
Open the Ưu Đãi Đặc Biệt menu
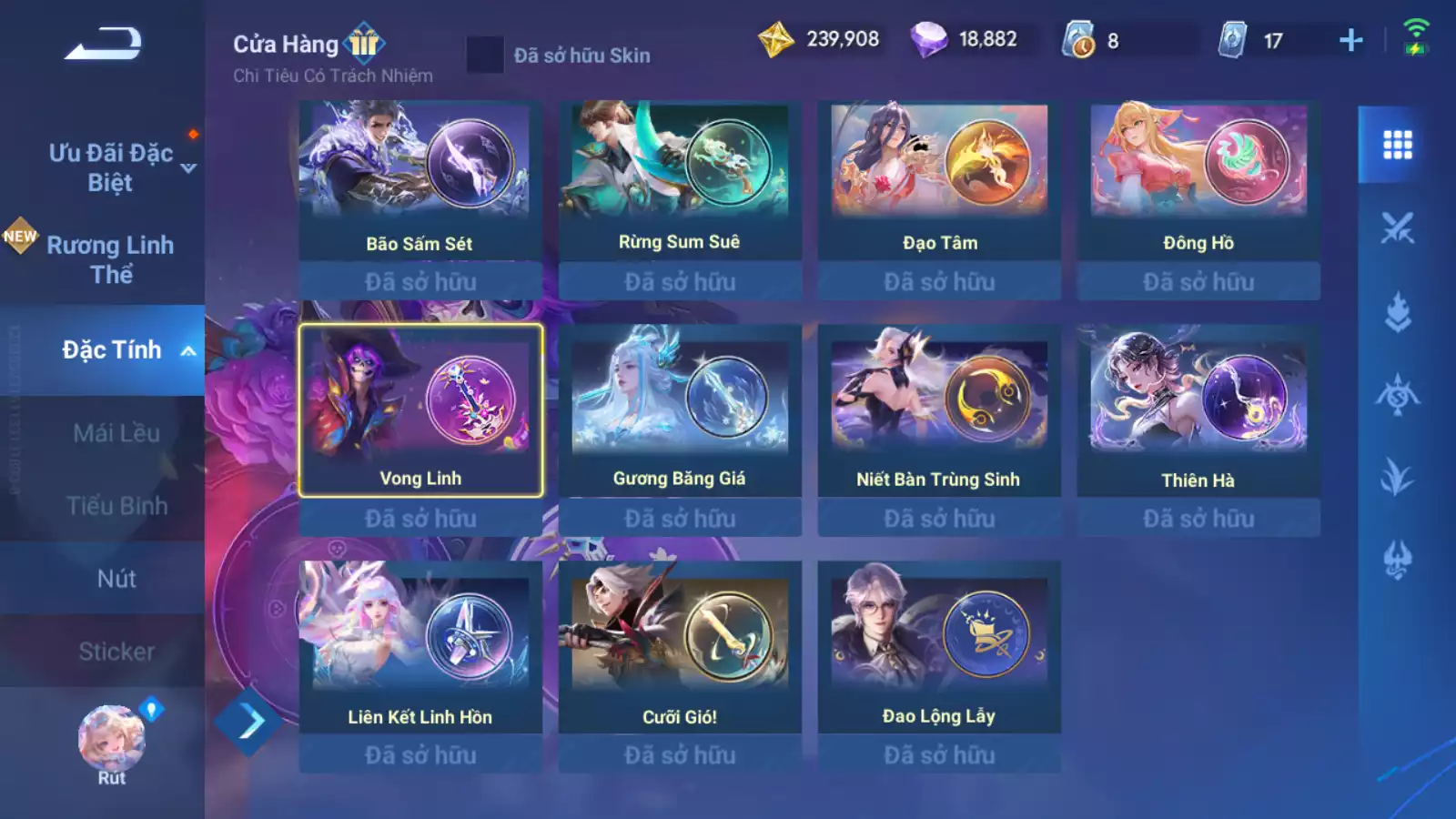[x=111, y=167]
